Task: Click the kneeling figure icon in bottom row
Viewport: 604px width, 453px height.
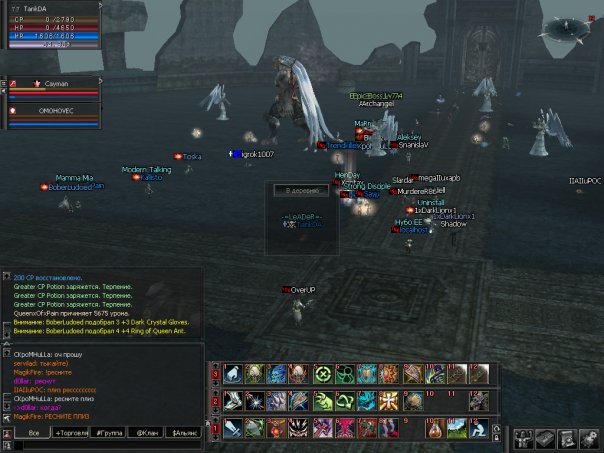Action: click(481, 428)
